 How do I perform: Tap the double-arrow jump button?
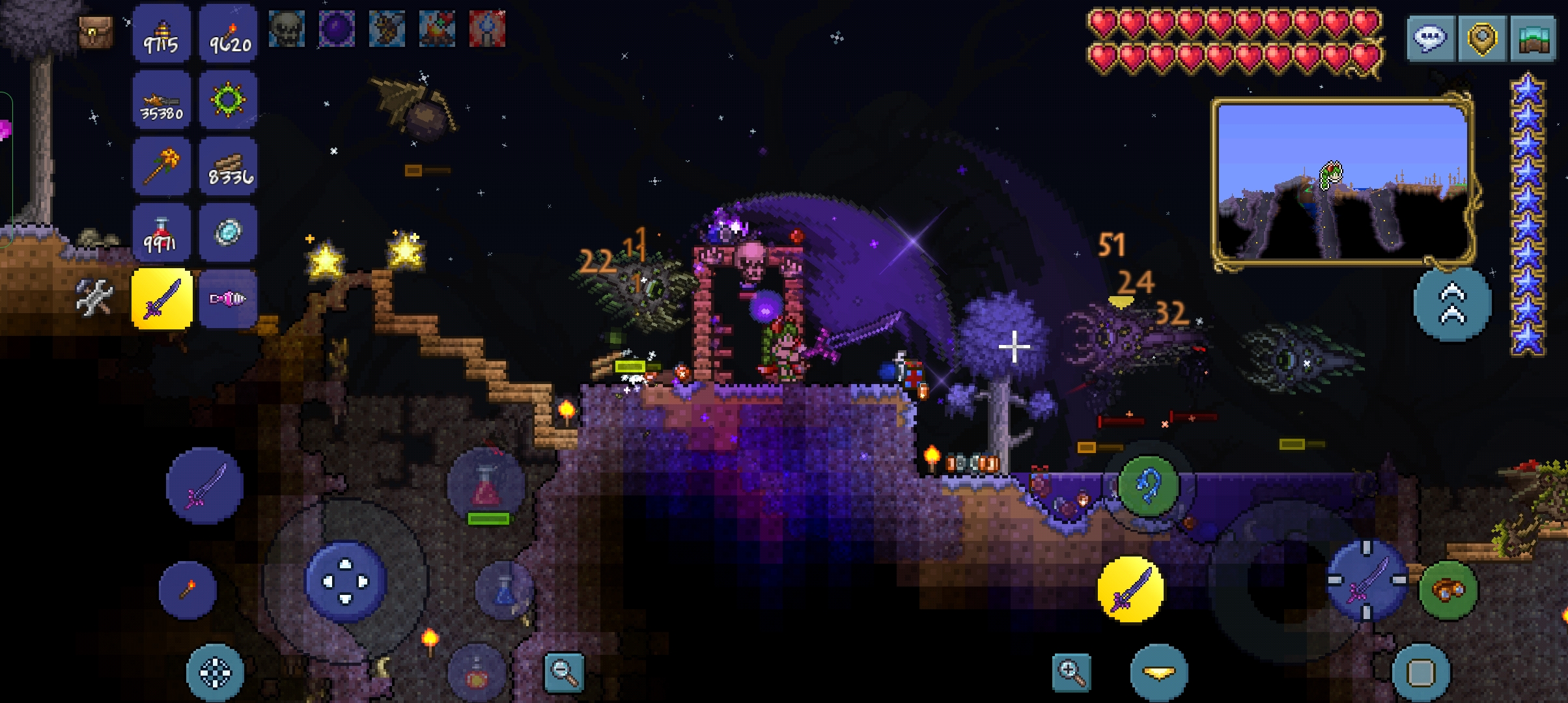(x=1452, y=304)
